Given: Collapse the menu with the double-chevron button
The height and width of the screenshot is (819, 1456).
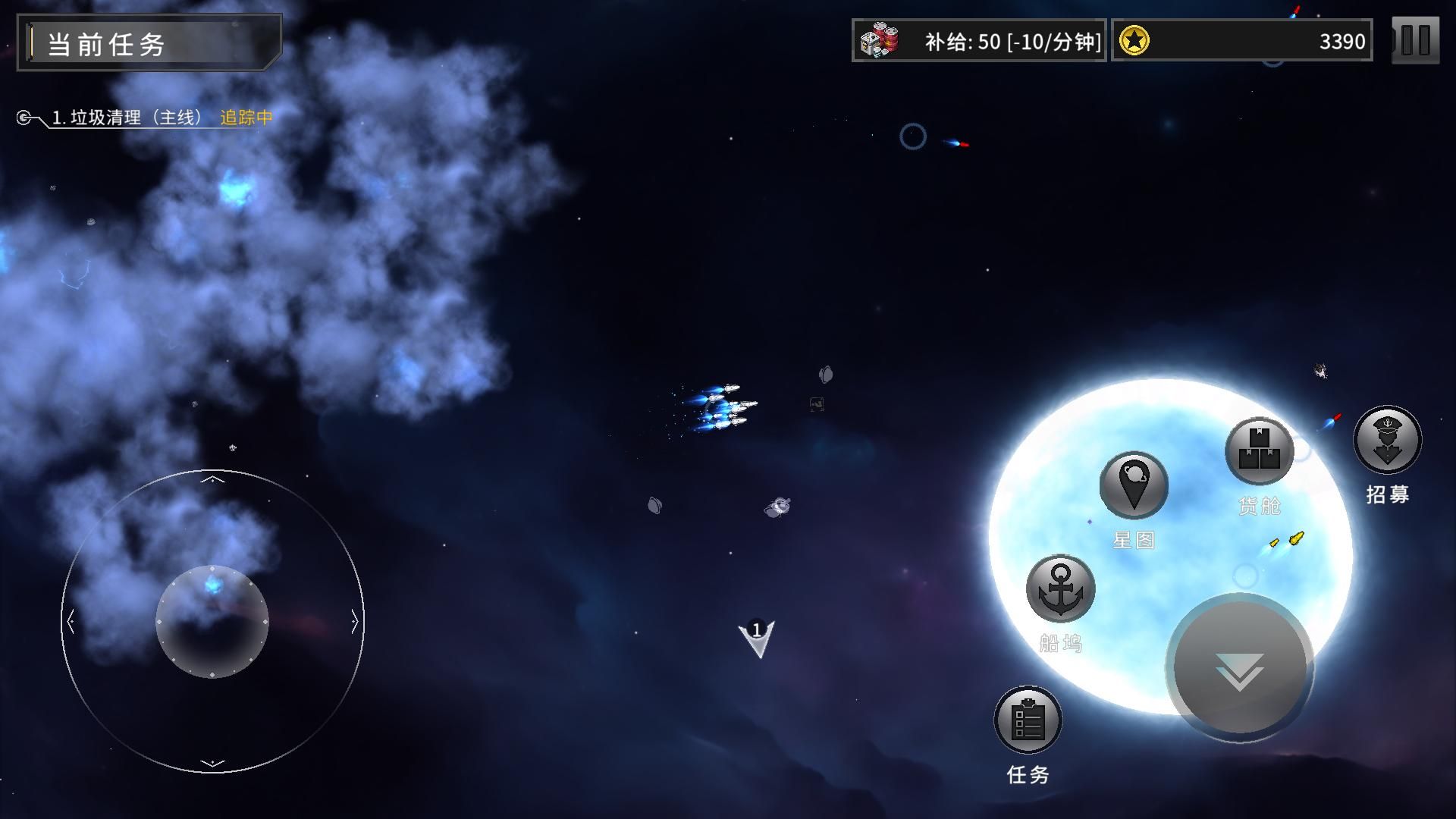Looking at the screenshot, I should pos(1240,669).
